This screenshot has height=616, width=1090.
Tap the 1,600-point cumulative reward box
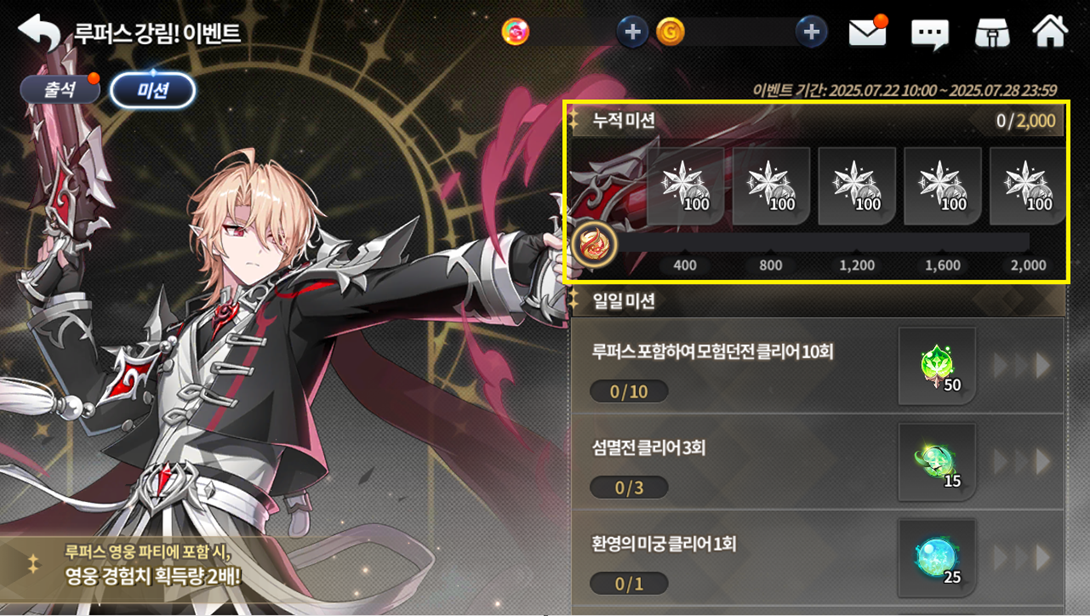pyautogui.click(x=942, y=187)
